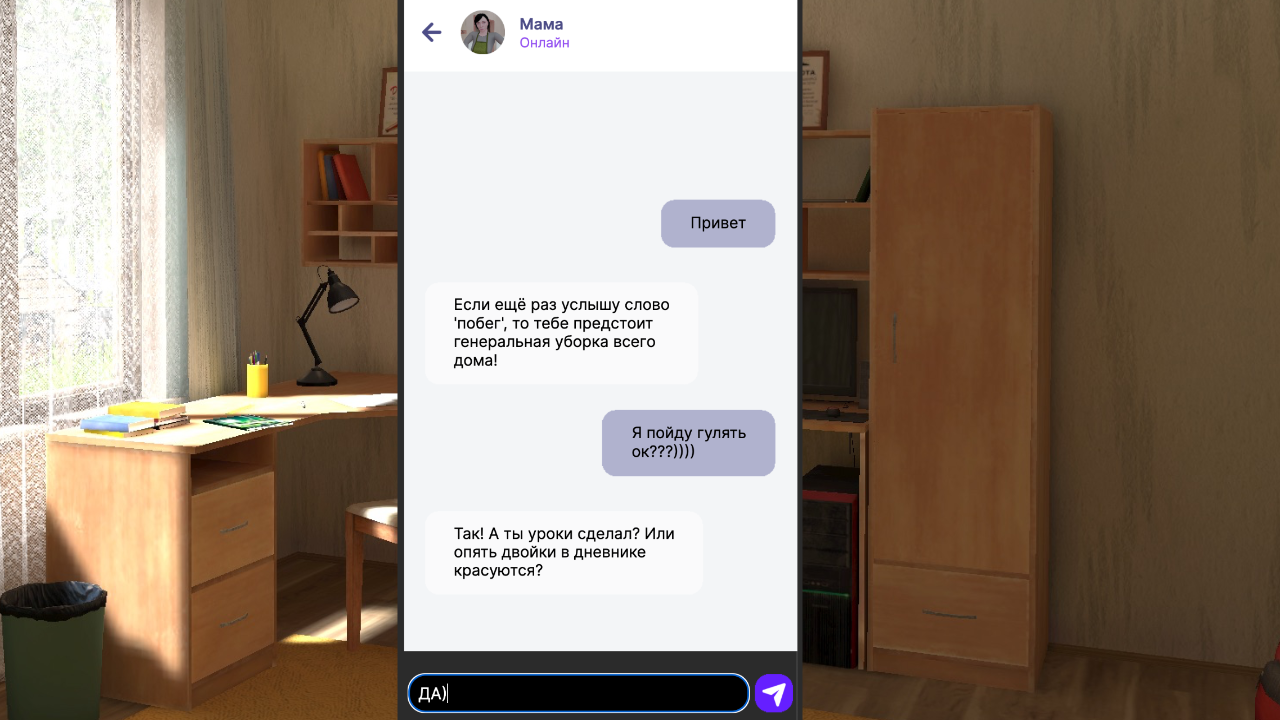Select the 'Привет' message bubble

[717, 223]
